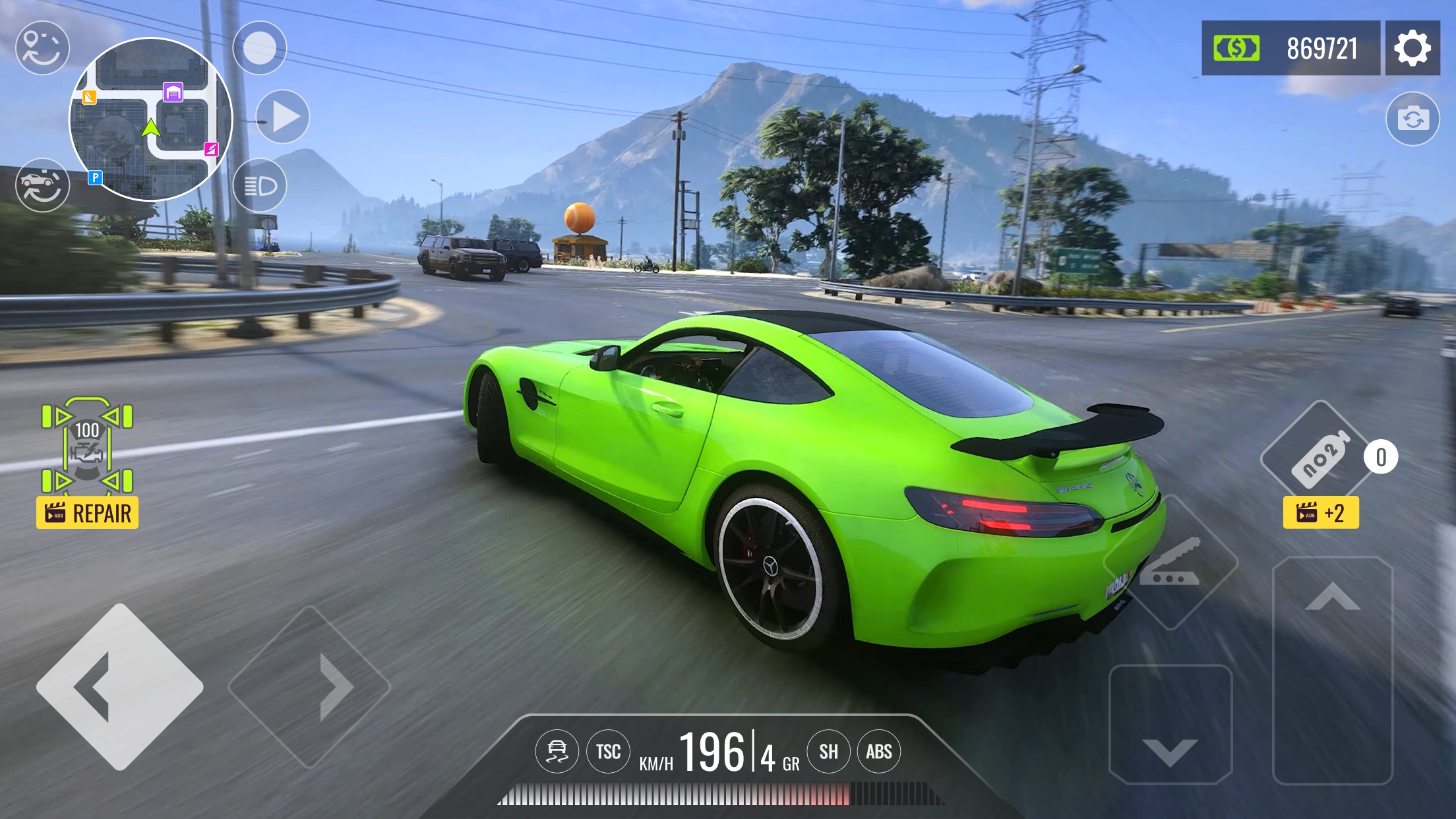1456x819 pixels.
Task: Steer left with the left arrow
Action: click(119, 686)
